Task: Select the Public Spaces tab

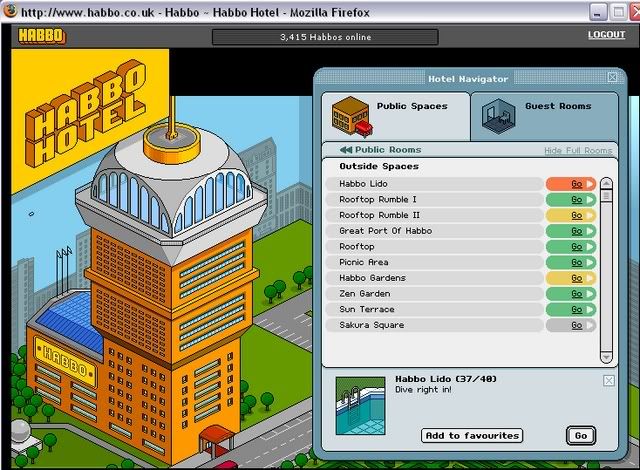Action: [x=396, y=112]
